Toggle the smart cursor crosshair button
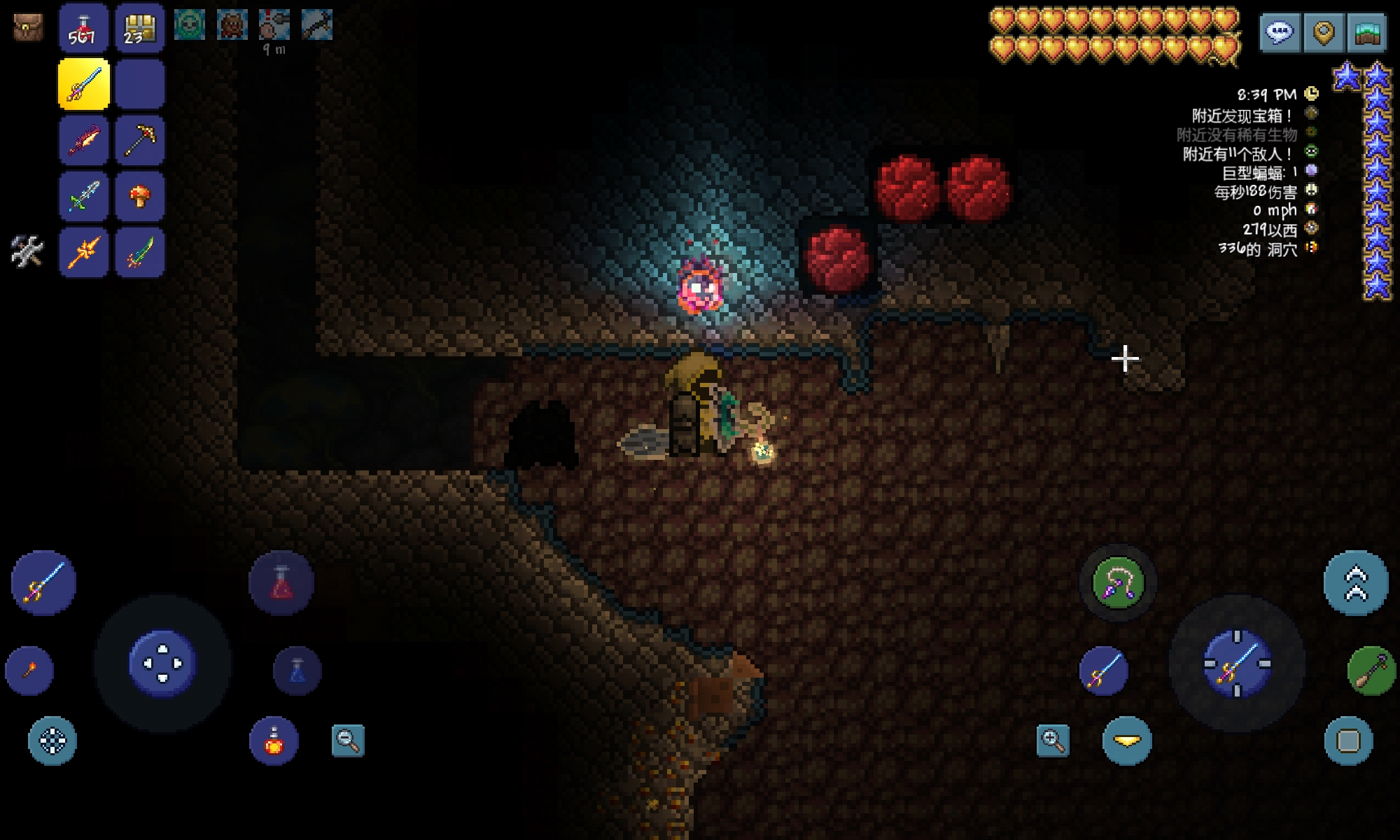The width and height of the screenshot is (1400, 840). pos(52,741)
